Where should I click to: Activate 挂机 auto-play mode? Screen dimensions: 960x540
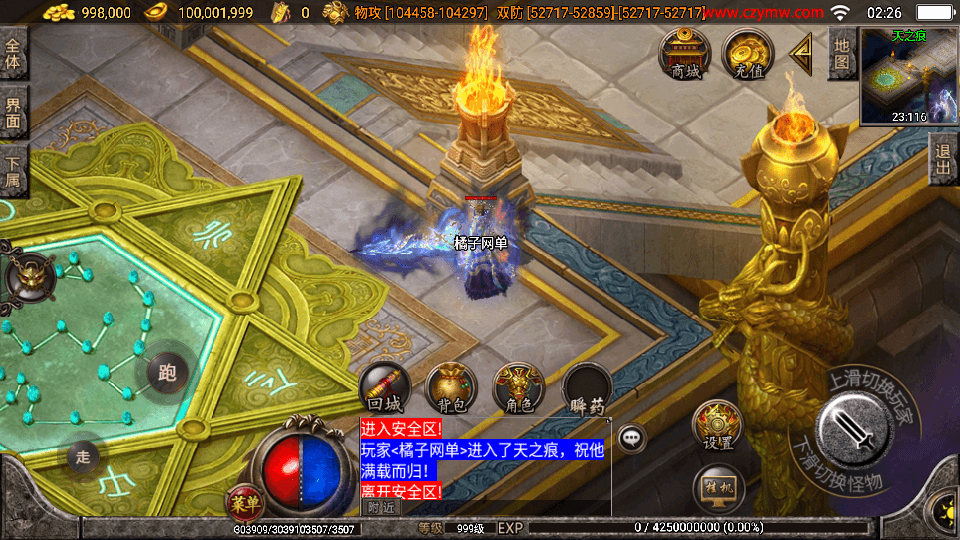[718, 488]
